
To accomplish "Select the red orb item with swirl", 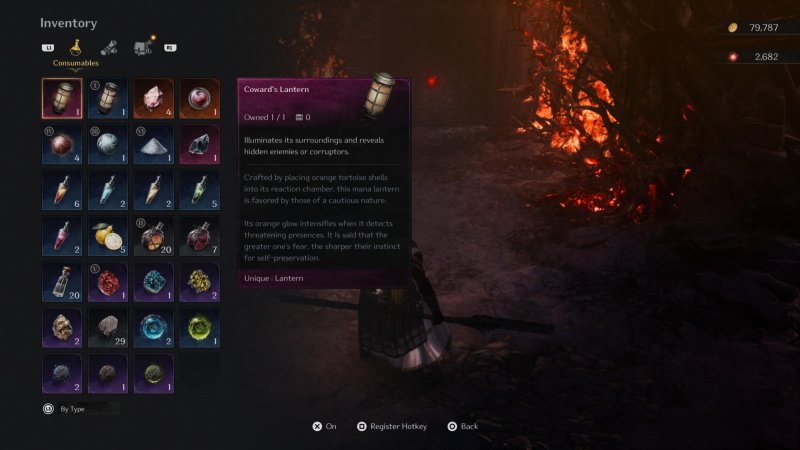I will 199,99.
